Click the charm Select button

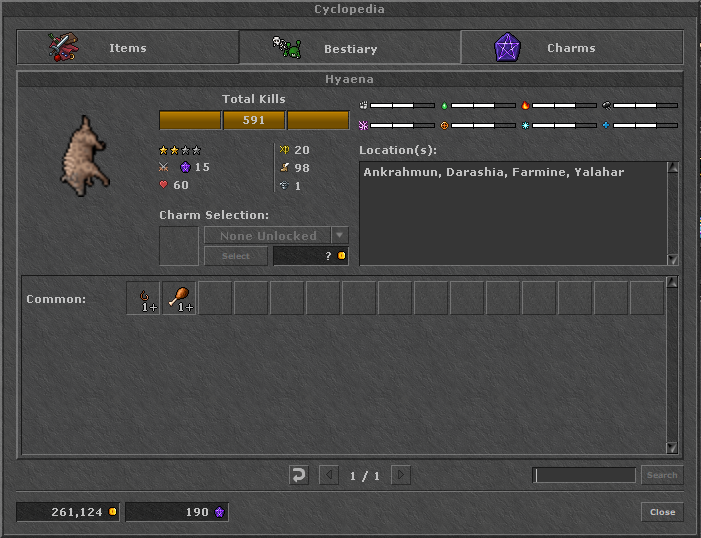pyautogui.click(x=236, y=256)
